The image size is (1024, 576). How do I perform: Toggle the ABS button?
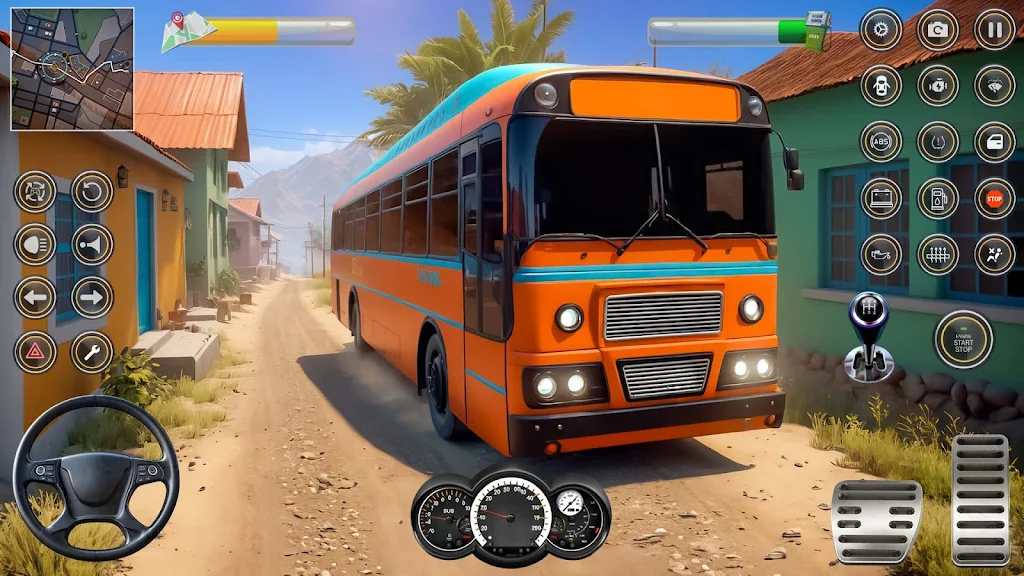click(x=881, y=141)
